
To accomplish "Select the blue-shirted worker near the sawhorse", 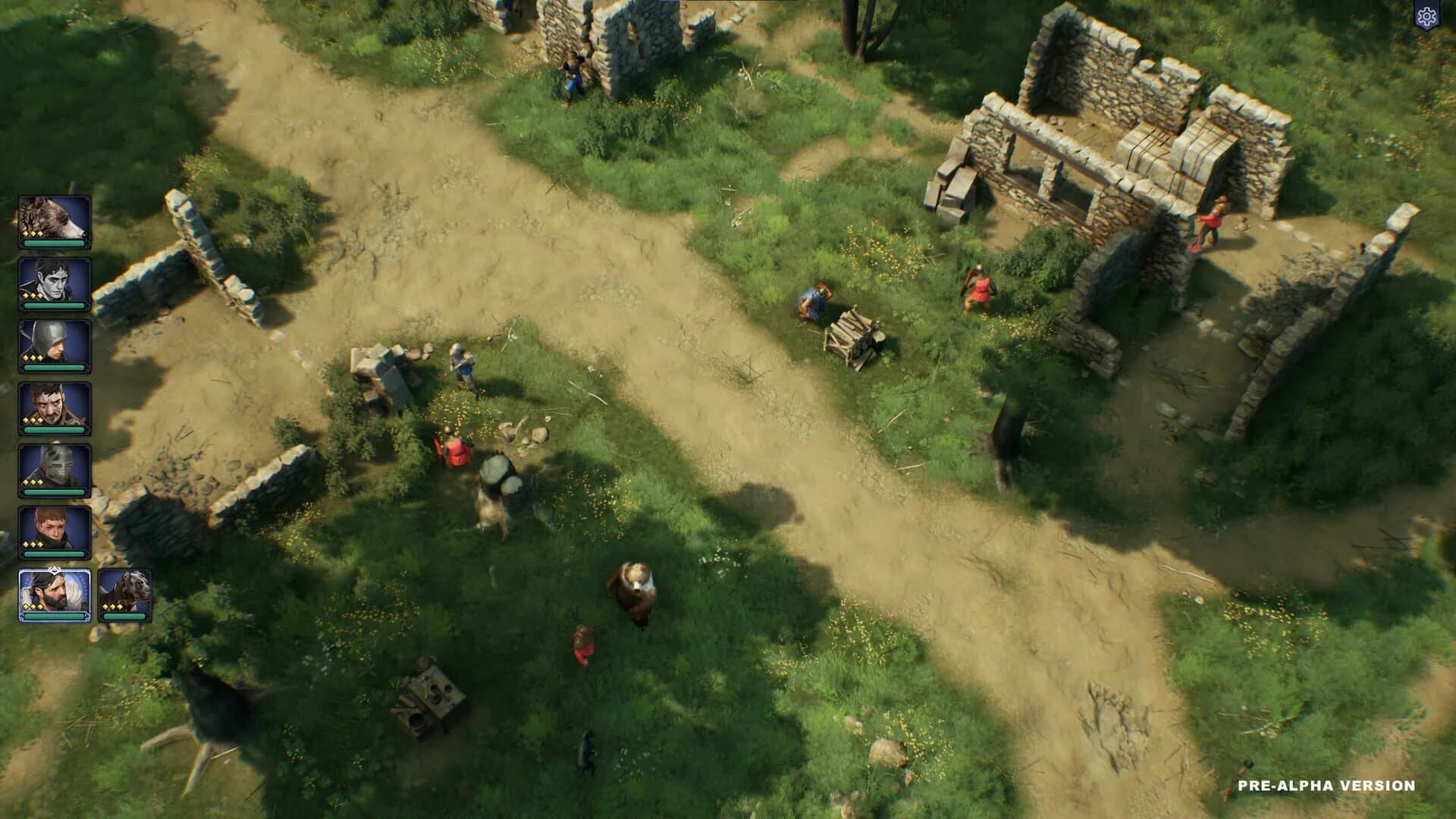I will click(x=814, y=302).
